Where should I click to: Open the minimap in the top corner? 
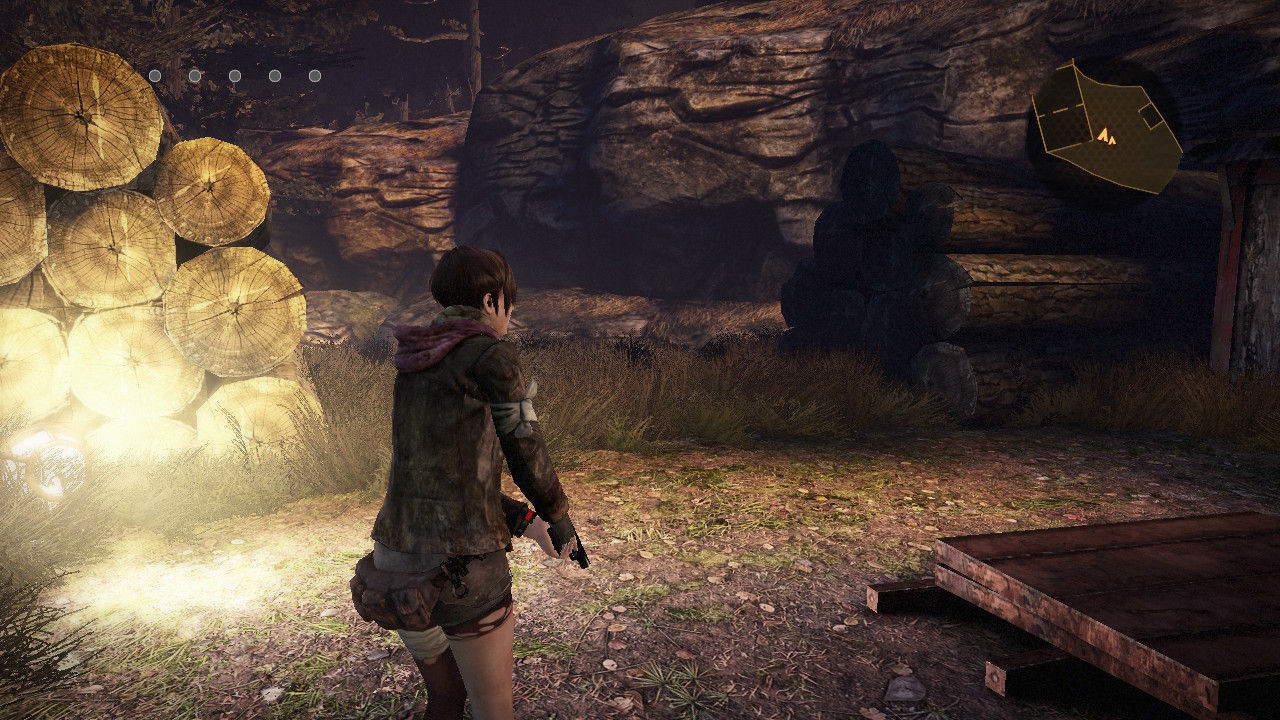(x=1105, y=130)
